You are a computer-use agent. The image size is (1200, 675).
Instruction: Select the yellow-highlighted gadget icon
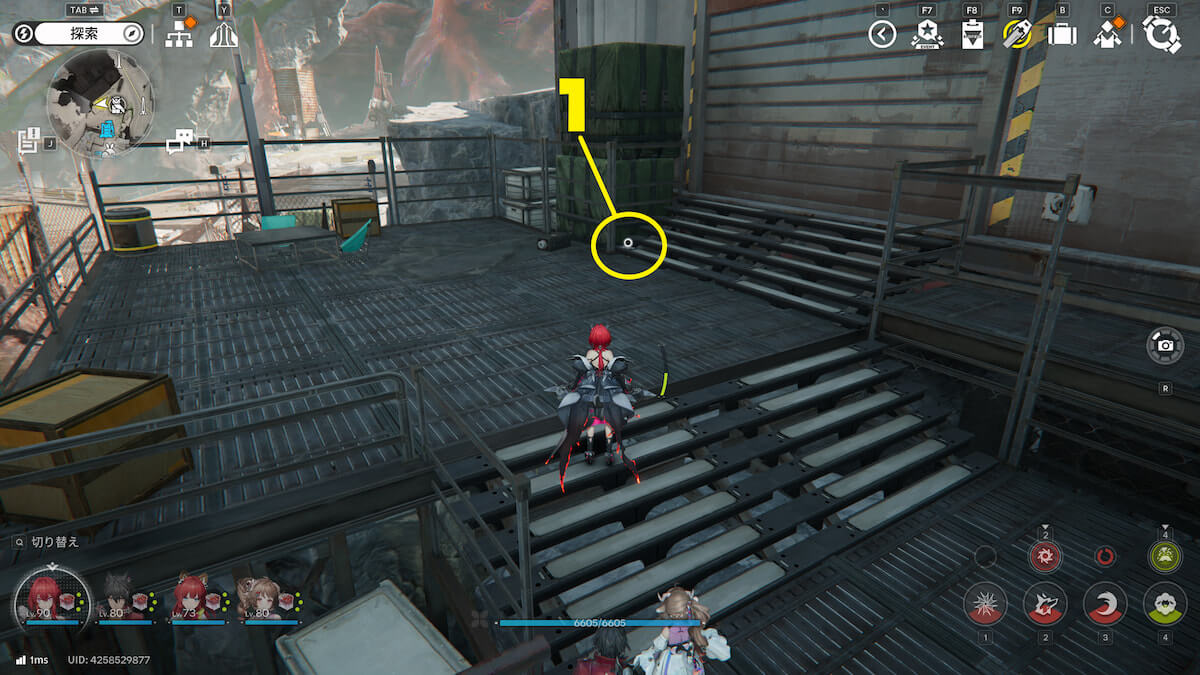click(1017, 36)
